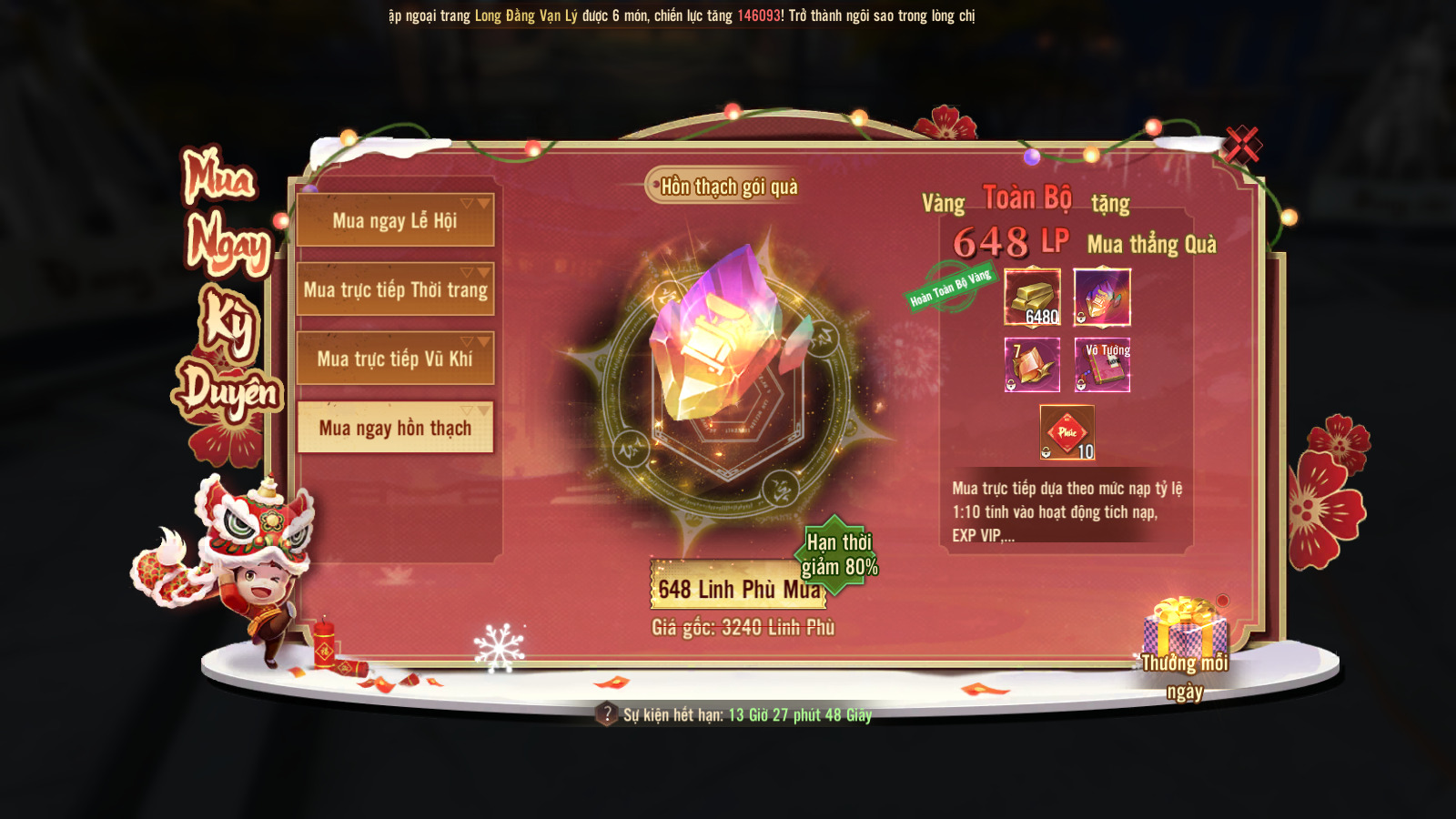View the Võ Tướng book reward

[1102, 365]
